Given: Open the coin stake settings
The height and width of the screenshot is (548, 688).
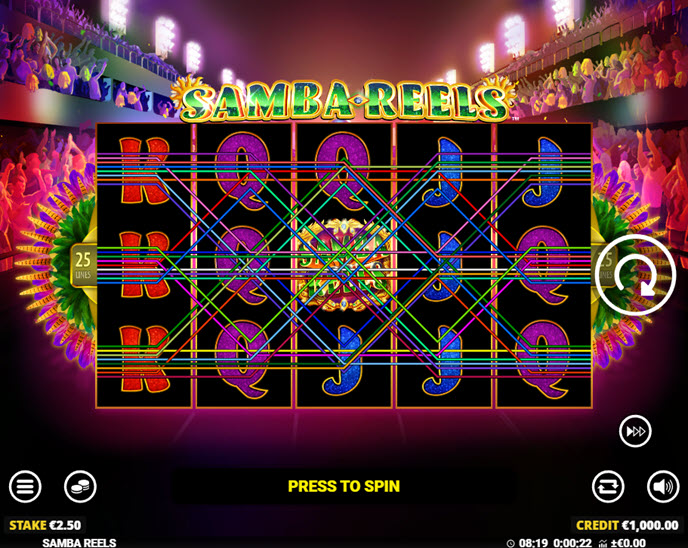Looking at the screenshot, I should click(x=80, y=487).
